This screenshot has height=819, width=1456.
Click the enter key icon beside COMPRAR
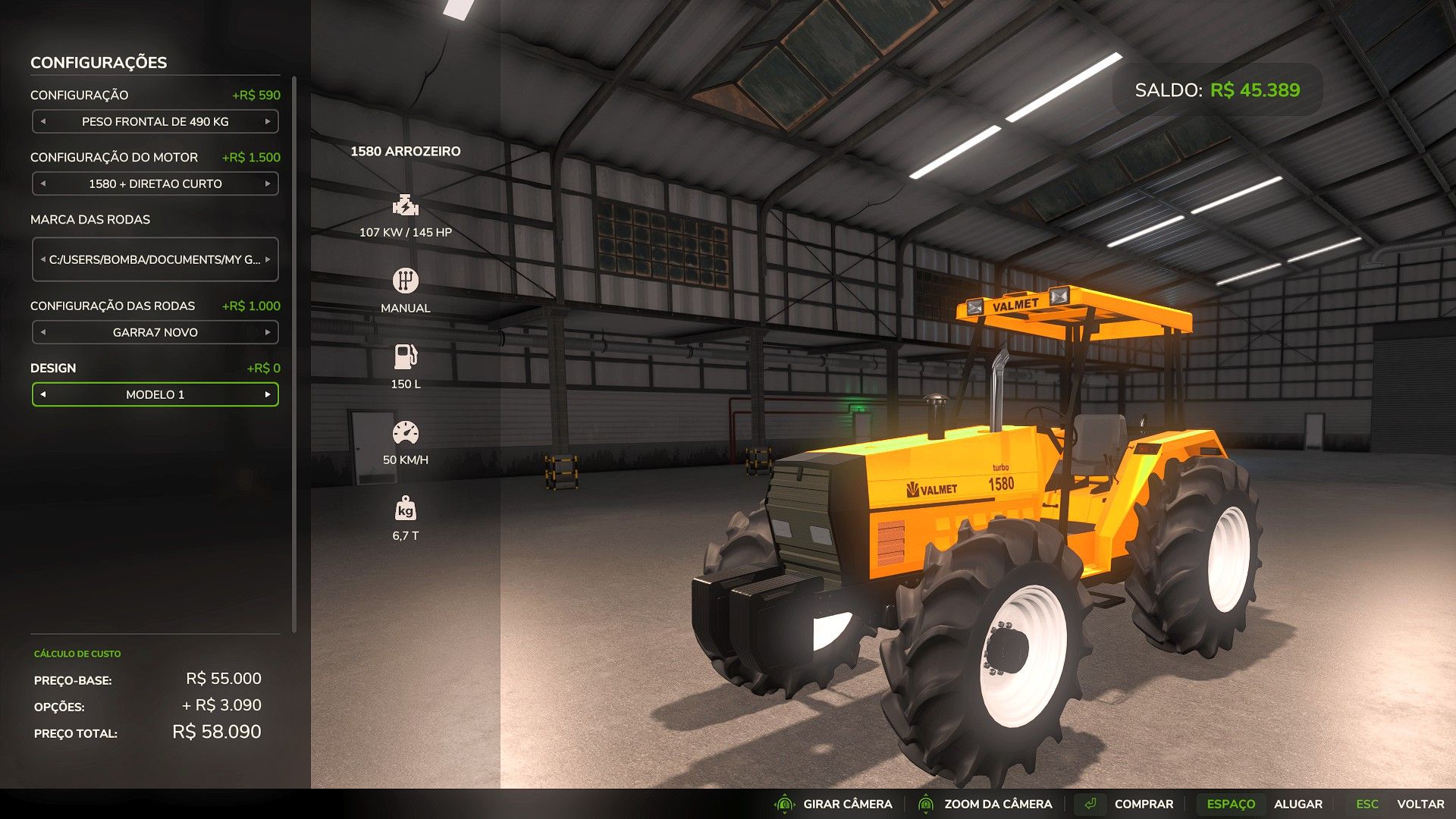[x=1092, y=804]
